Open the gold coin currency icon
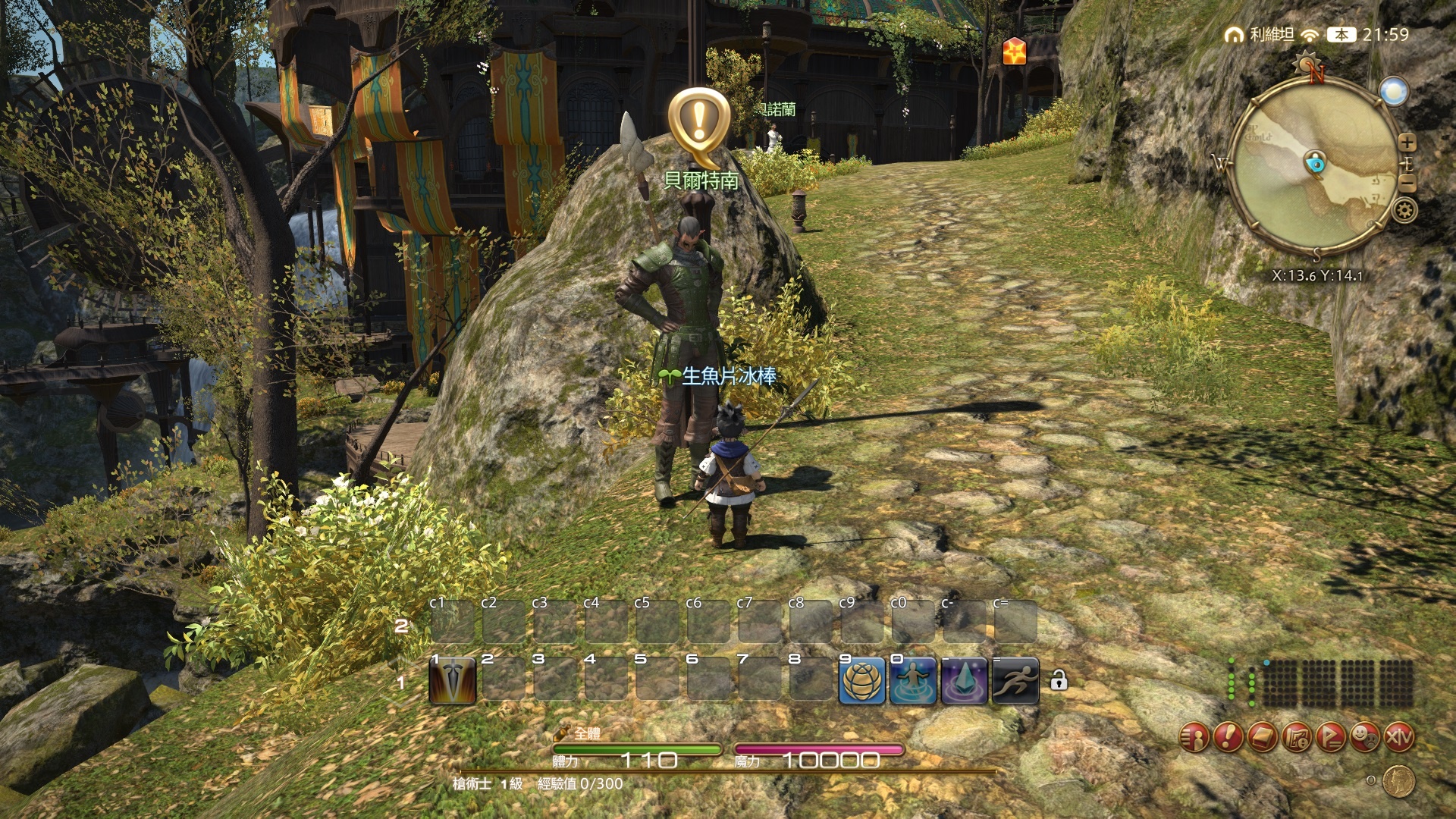 (x=1398, y=781)
